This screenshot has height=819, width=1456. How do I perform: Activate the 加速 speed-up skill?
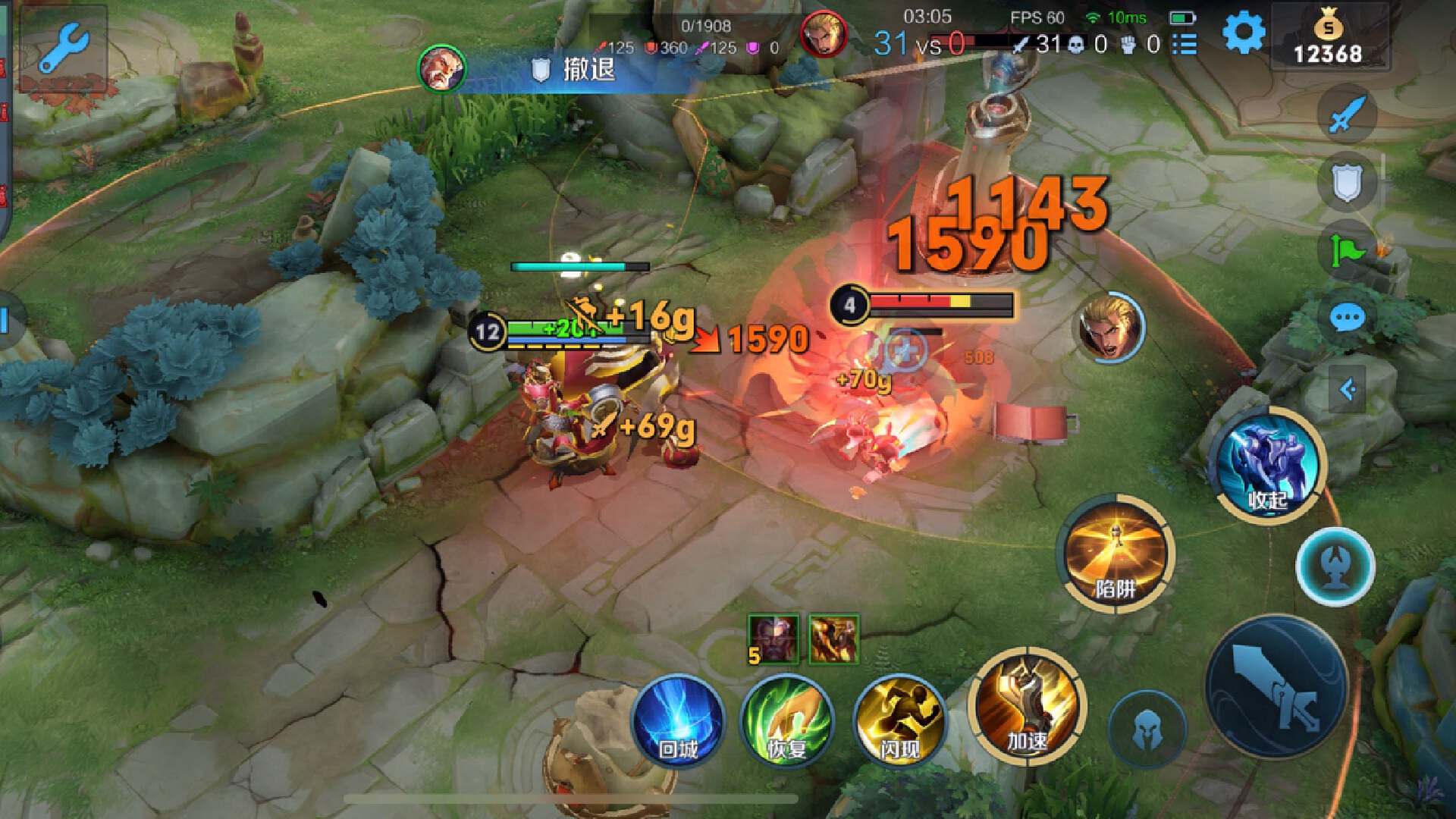pos(1028,707)
